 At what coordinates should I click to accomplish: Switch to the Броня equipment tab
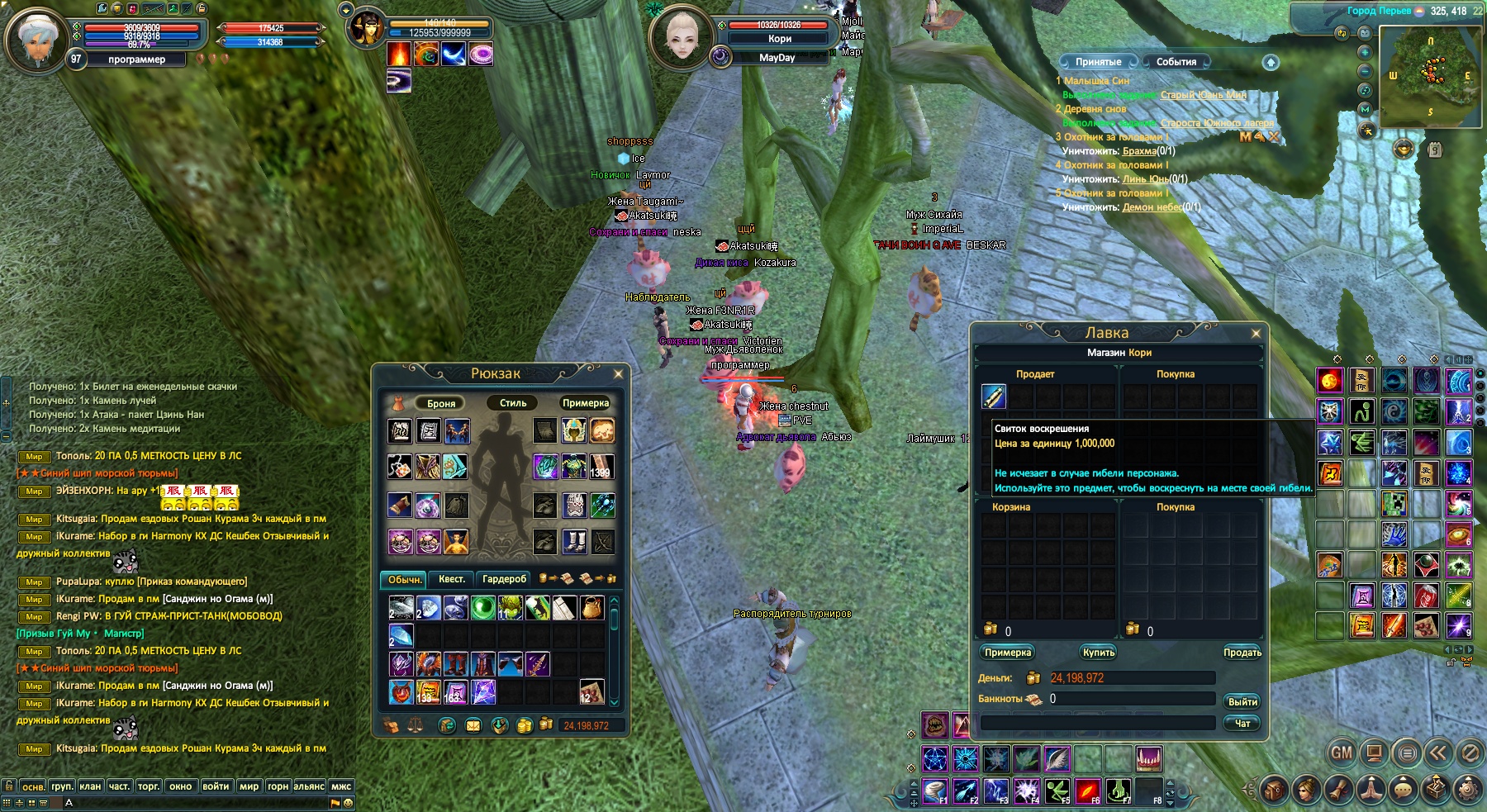[x=441, y=403]
